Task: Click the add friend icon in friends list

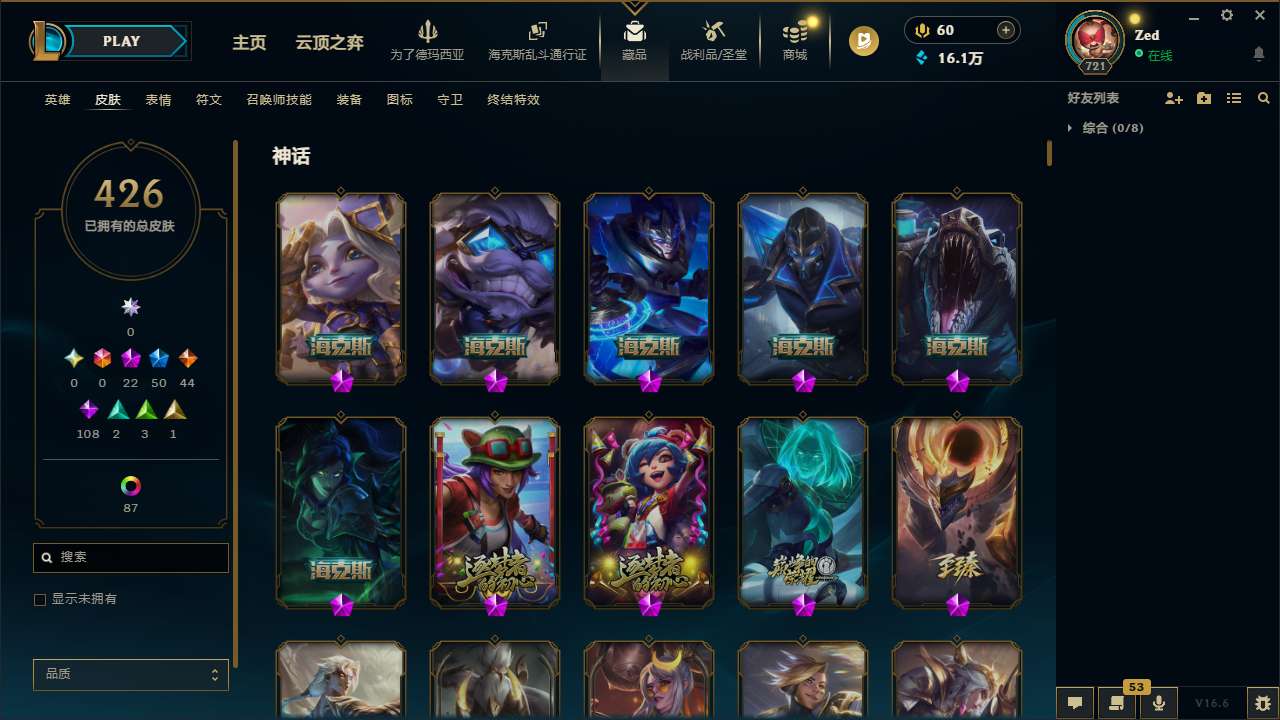Action: pyautogui.click(x=1173, y=98)
